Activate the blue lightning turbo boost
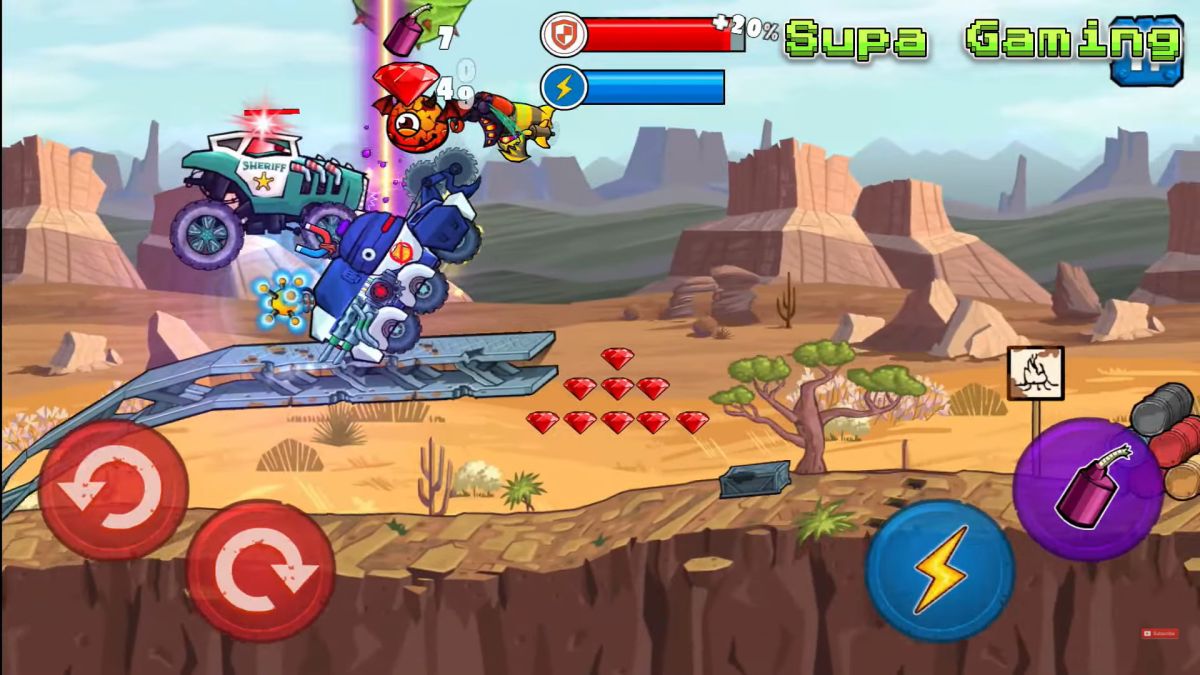This screenshot has height=675, width=1200. (939, 570)
